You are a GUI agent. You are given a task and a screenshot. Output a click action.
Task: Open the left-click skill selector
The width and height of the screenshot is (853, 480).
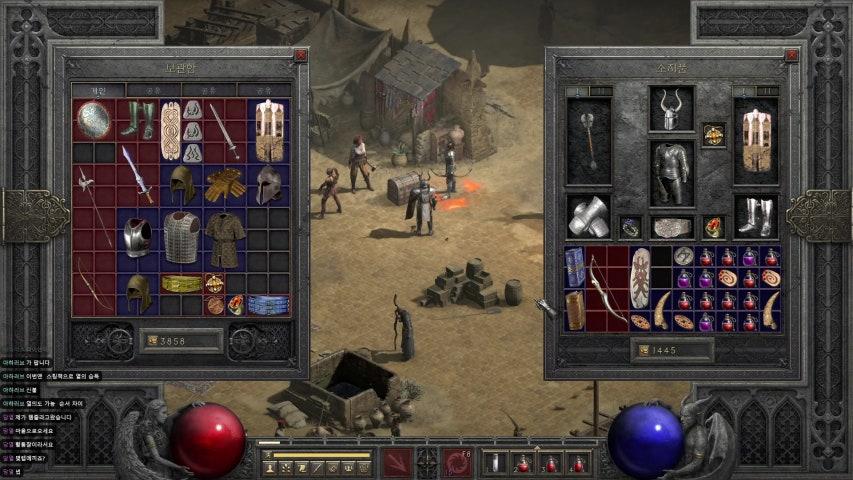click(397, 463)
